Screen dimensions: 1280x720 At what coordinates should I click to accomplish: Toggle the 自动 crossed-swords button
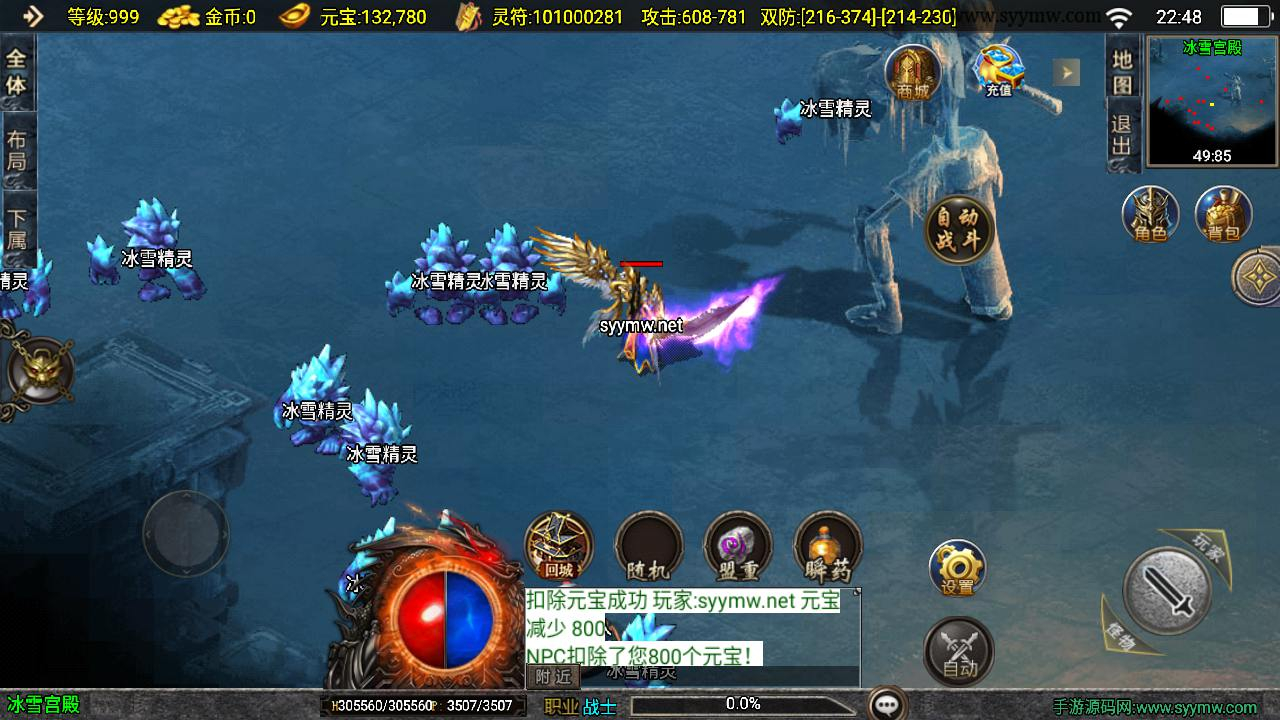click(x=958, y=652)
